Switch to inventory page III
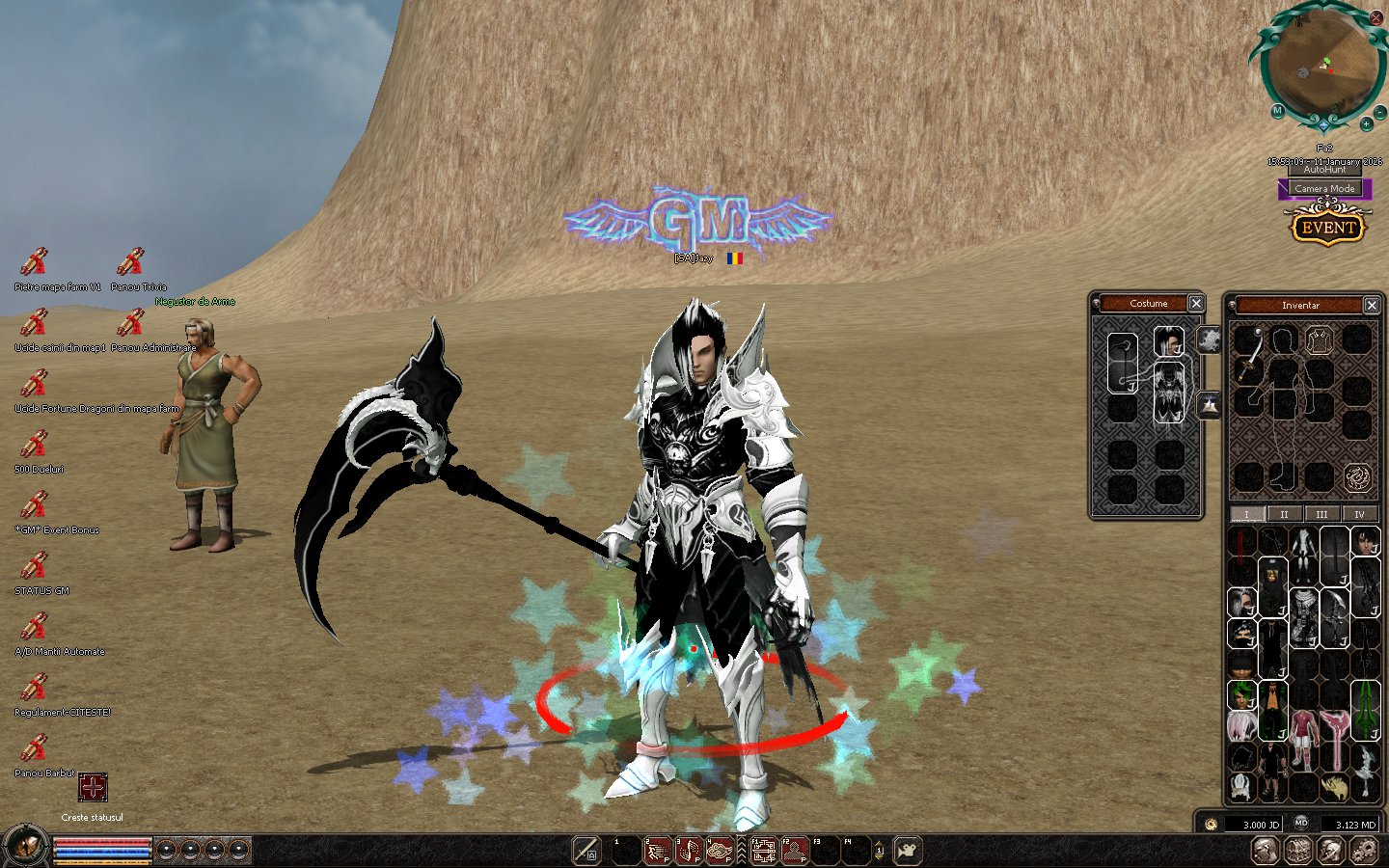The width and height of the screenshot is (1389, 868). 1321,514
